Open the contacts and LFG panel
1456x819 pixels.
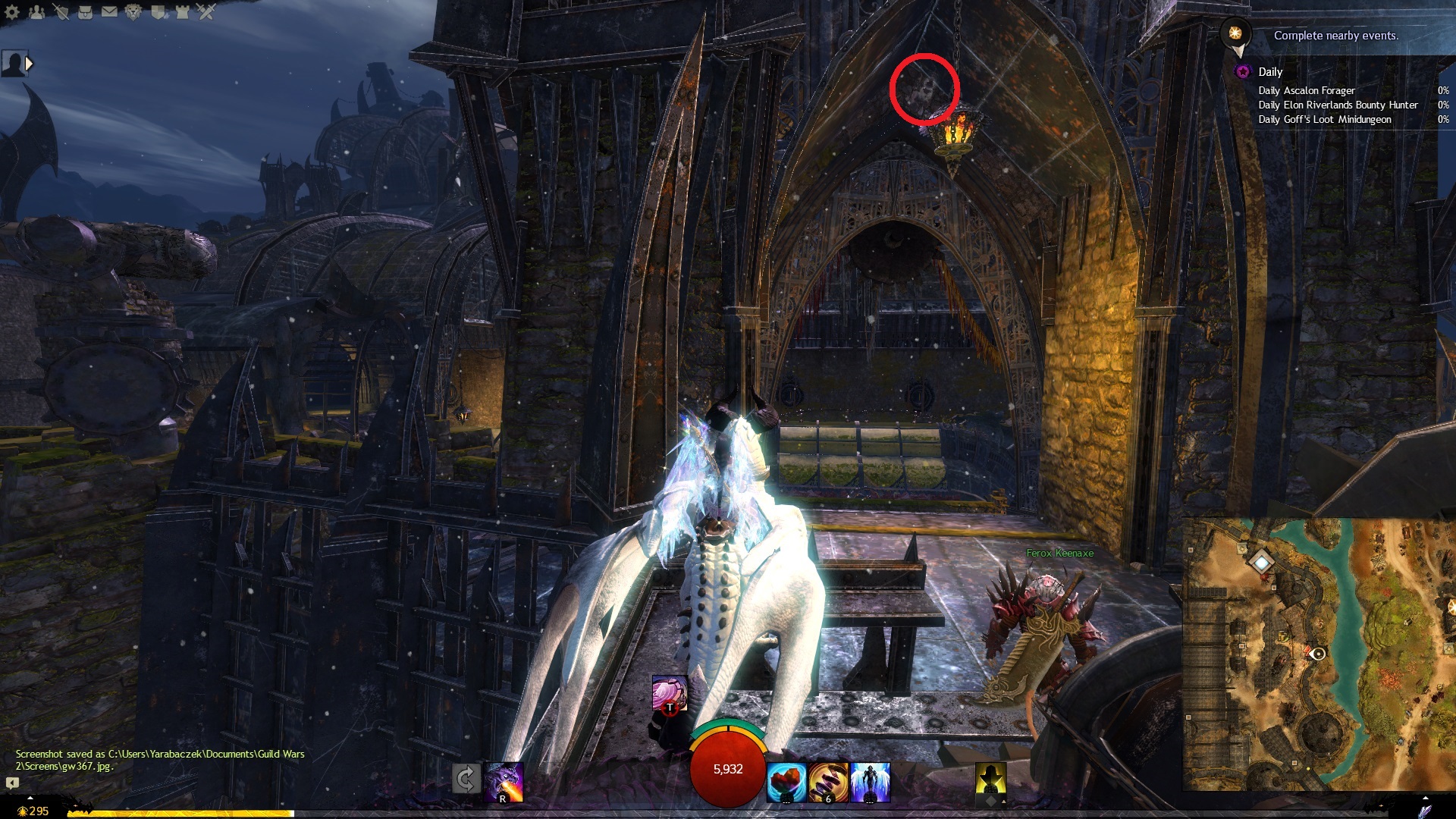[x=36, y=12]
